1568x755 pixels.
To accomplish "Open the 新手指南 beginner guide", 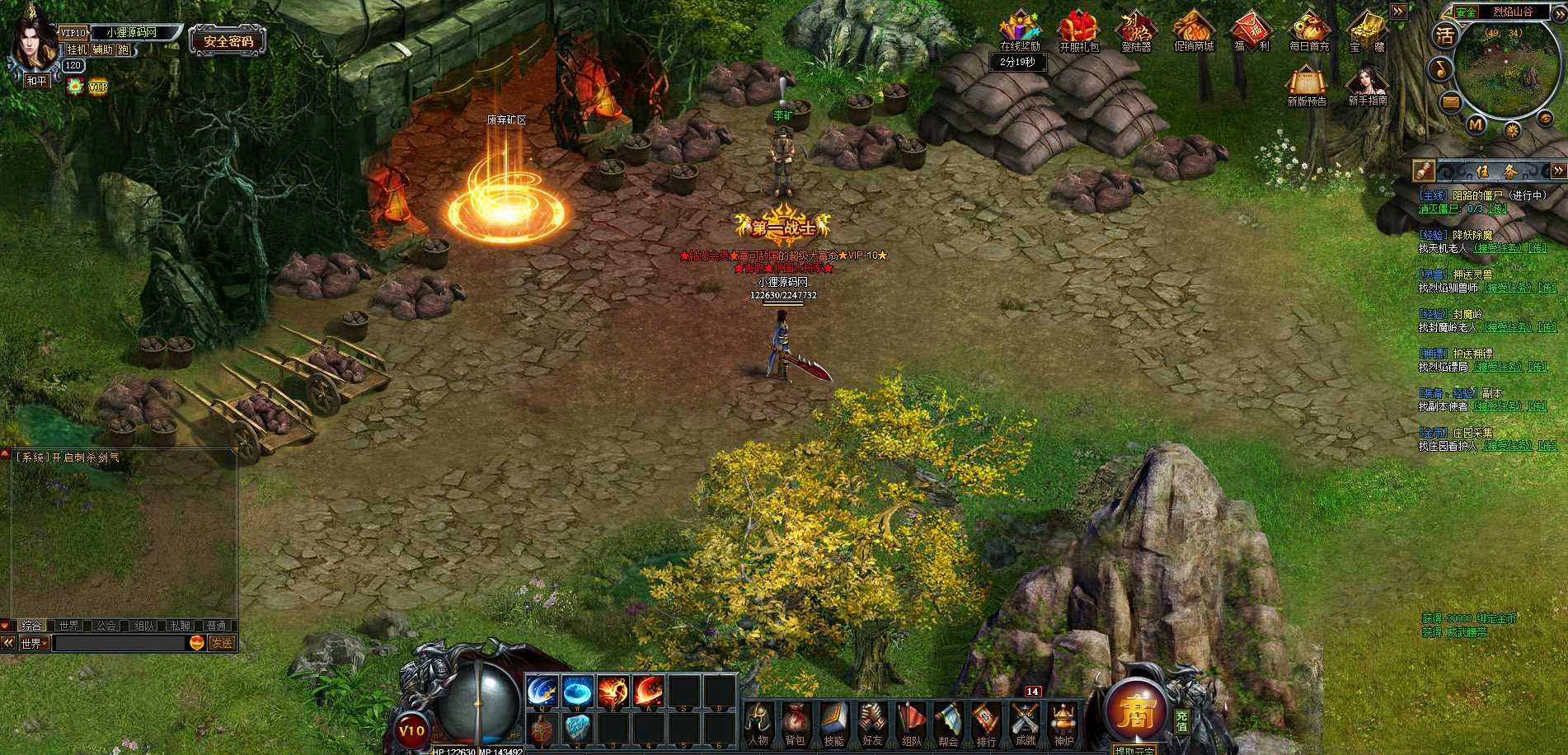I will [x=1367, y=86].
